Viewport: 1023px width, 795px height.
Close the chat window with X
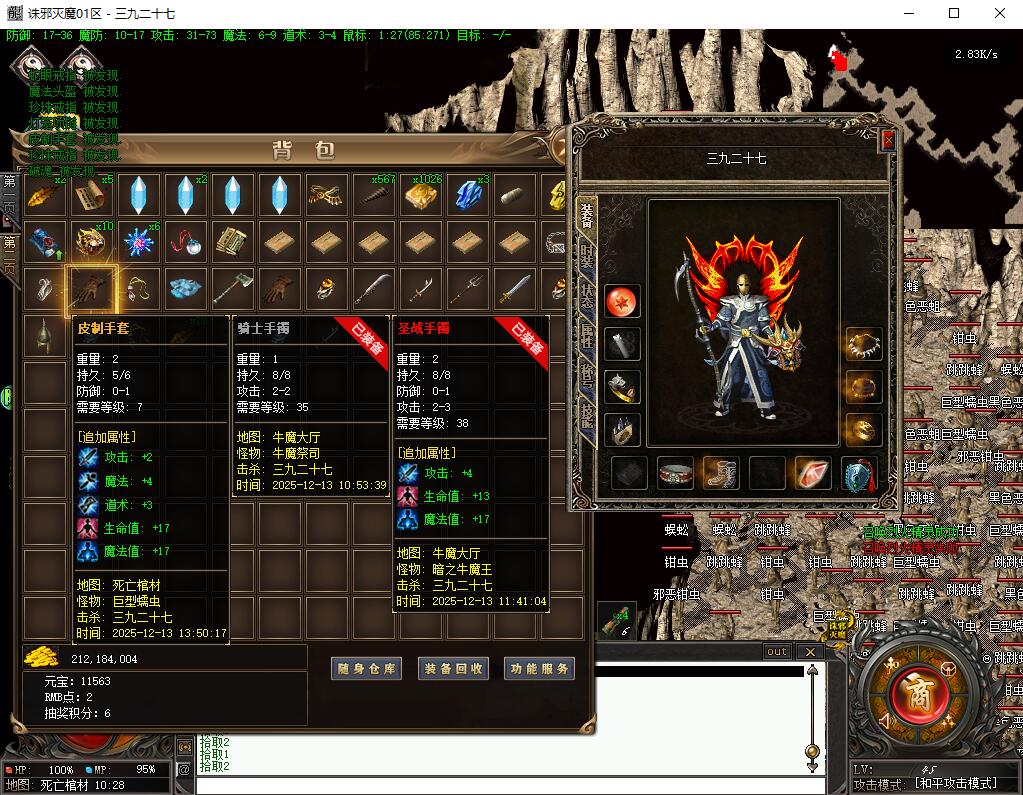coord(809,652)
